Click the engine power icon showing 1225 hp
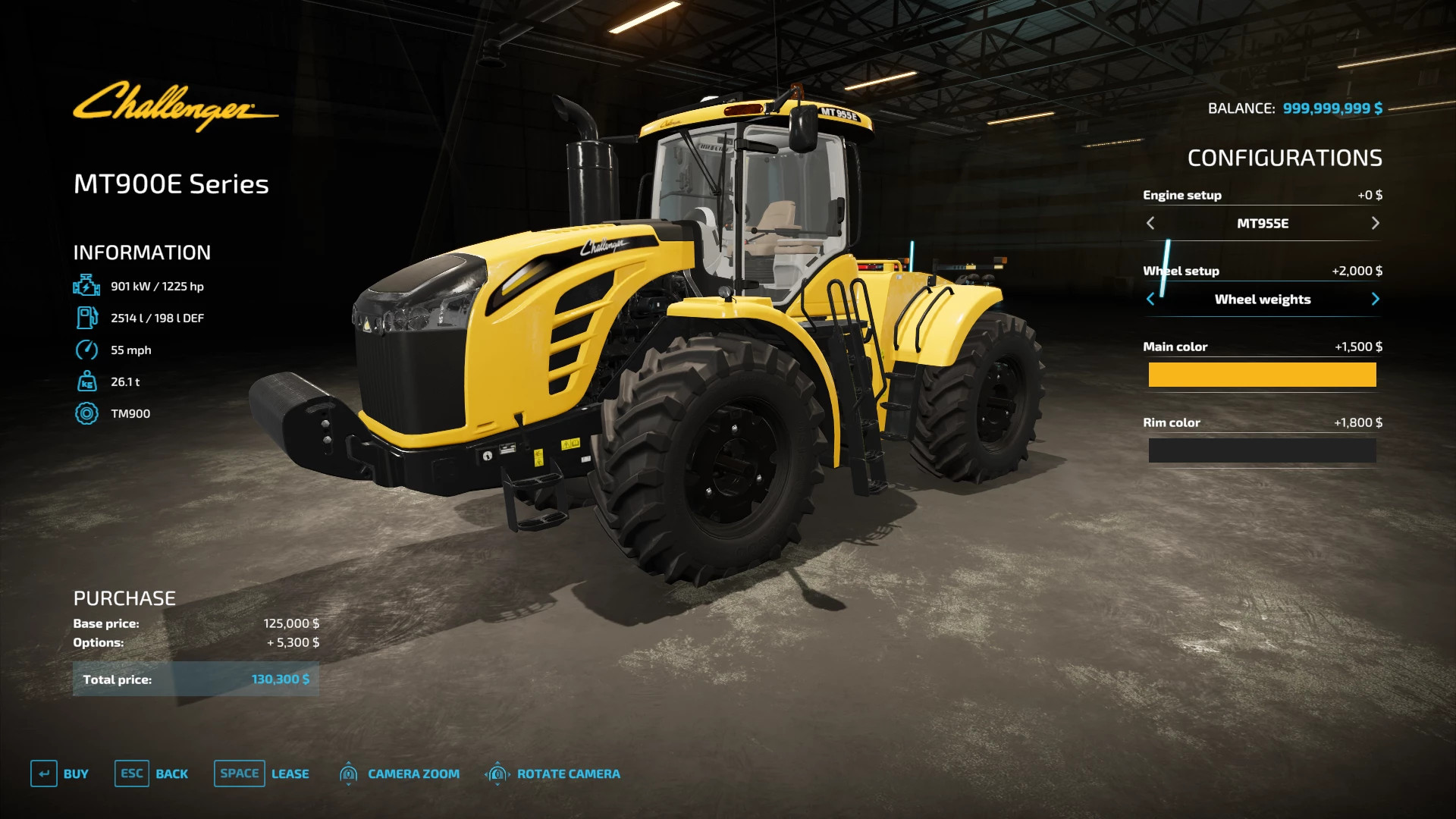Screen dimensions: 1456x819 87,286
